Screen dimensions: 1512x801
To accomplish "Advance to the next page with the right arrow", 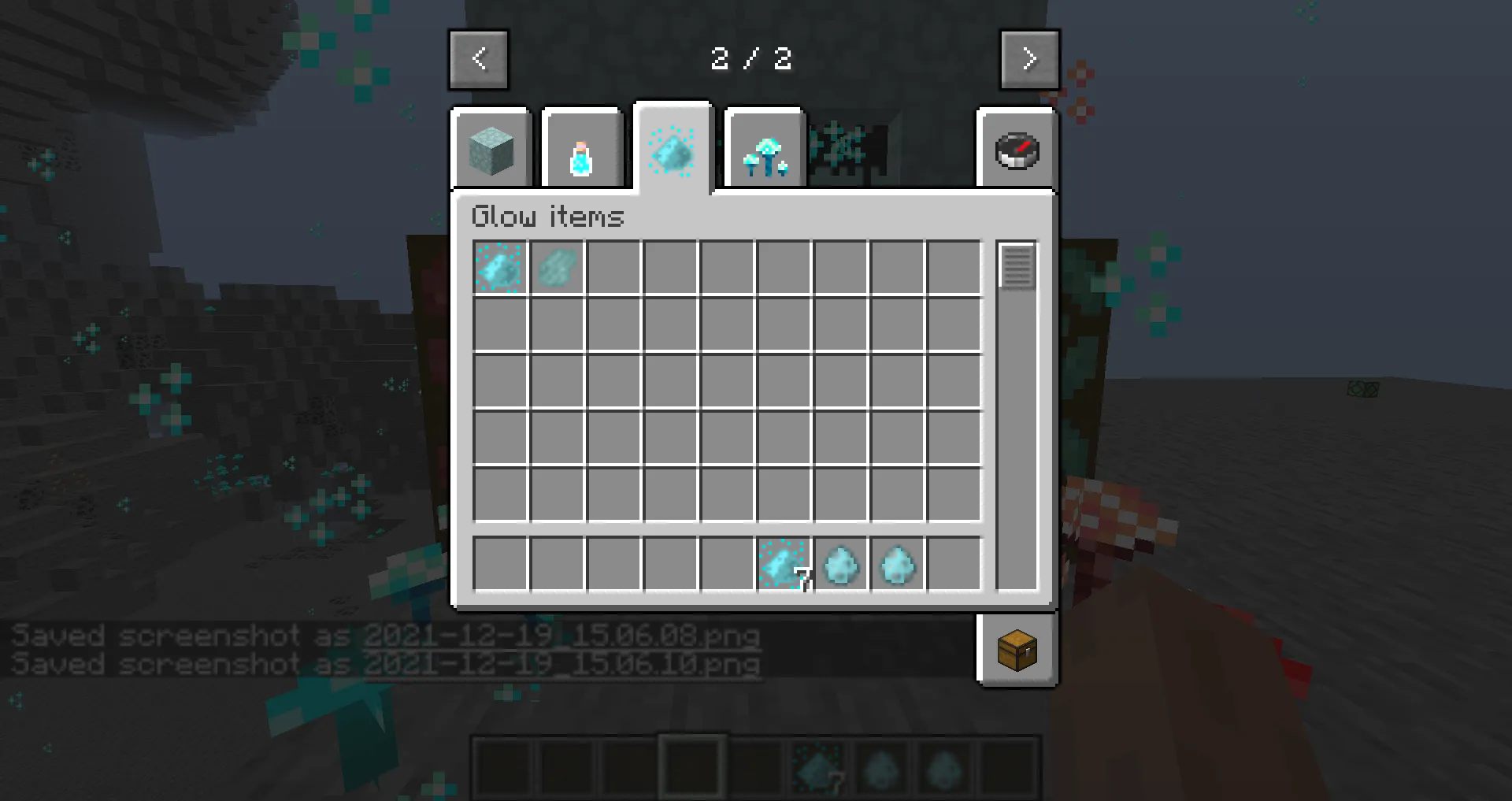I will click(x=1029, y=59).
